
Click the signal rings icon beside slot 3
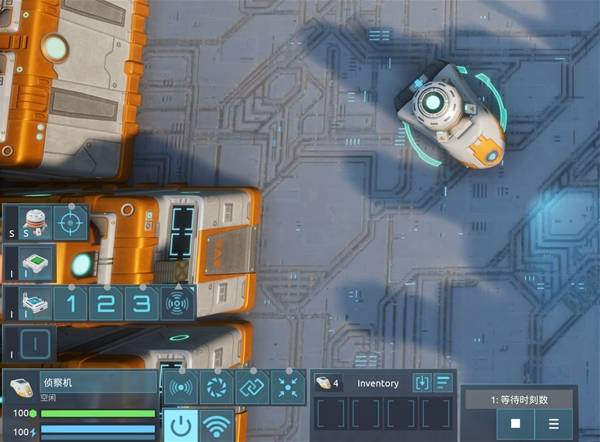[x=177, y=303]
